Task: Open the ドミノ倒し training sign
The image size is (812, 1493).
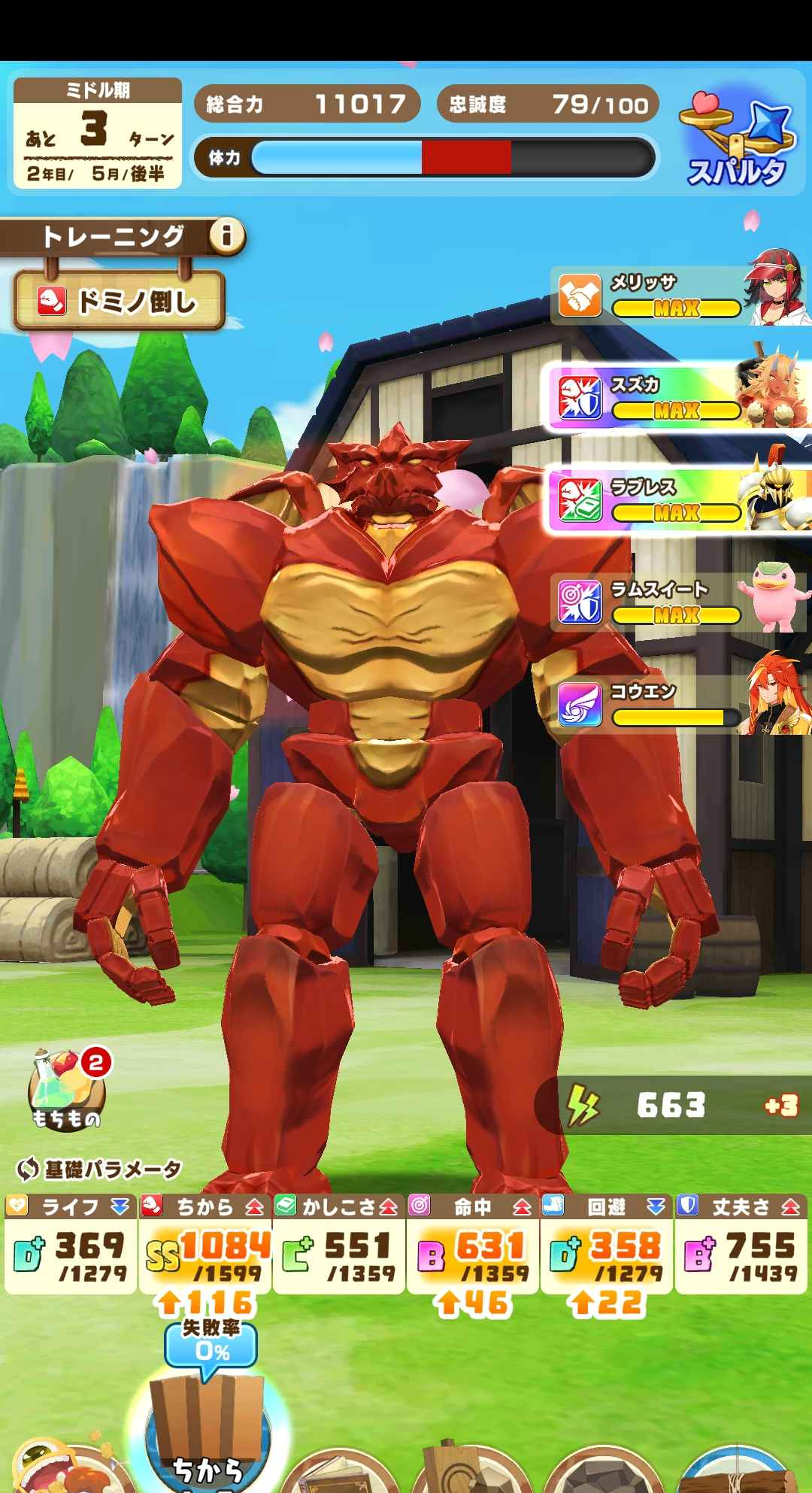Action: click(120, 301)
